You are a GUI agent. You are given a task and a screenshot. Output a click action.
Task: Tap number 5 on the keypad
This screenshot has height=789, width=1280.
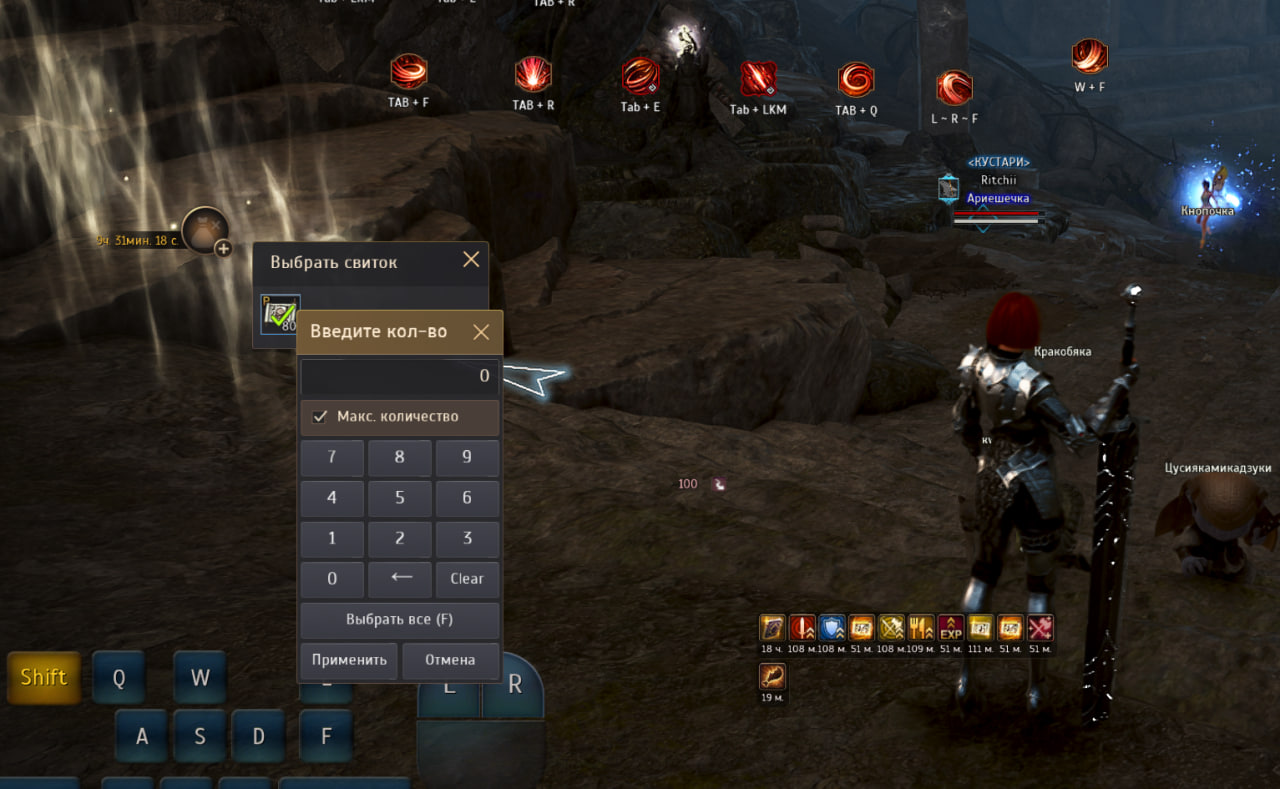click(x=399, y=498)
